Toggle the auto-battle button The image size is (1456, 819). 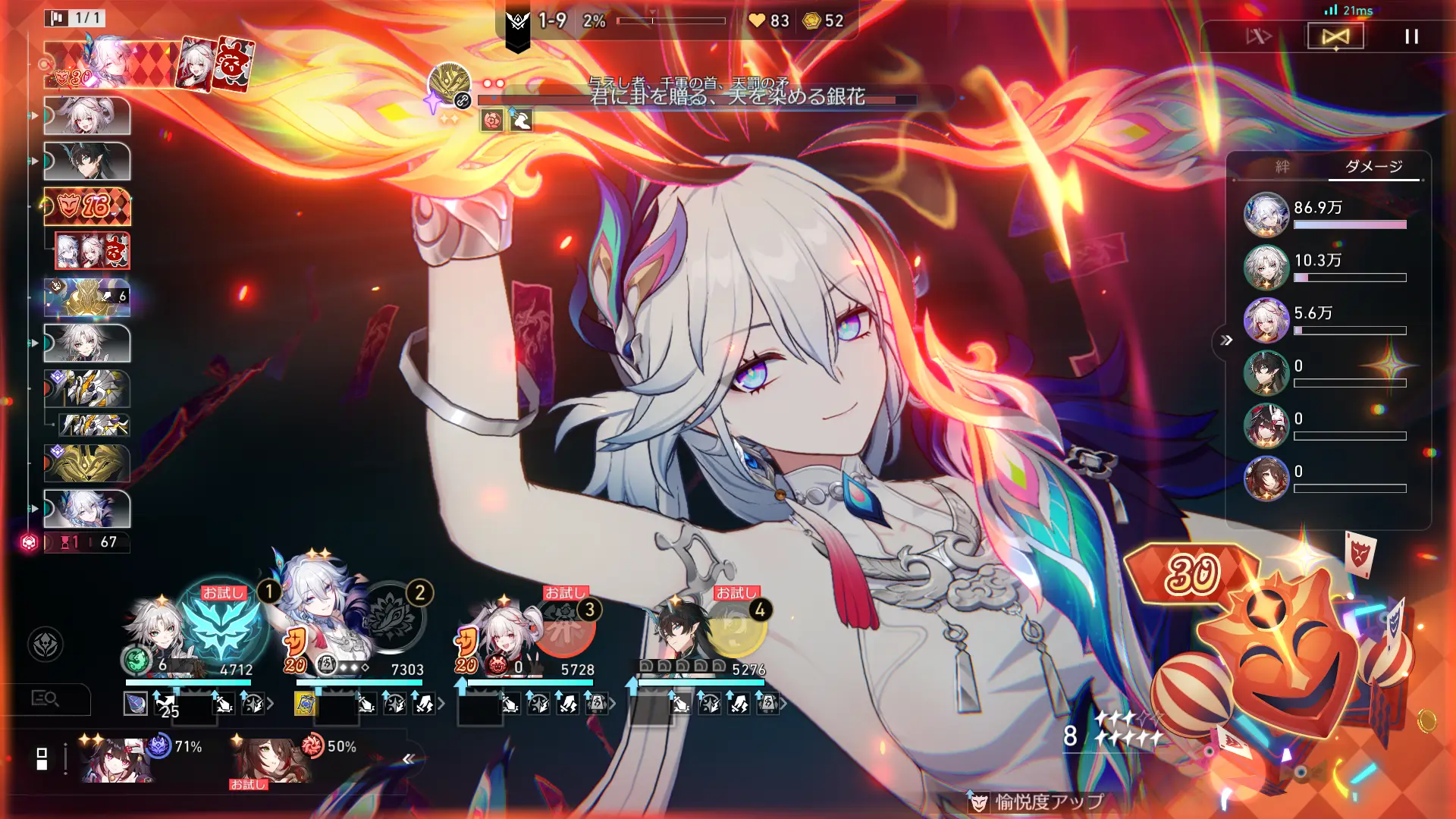(1335, 36)
